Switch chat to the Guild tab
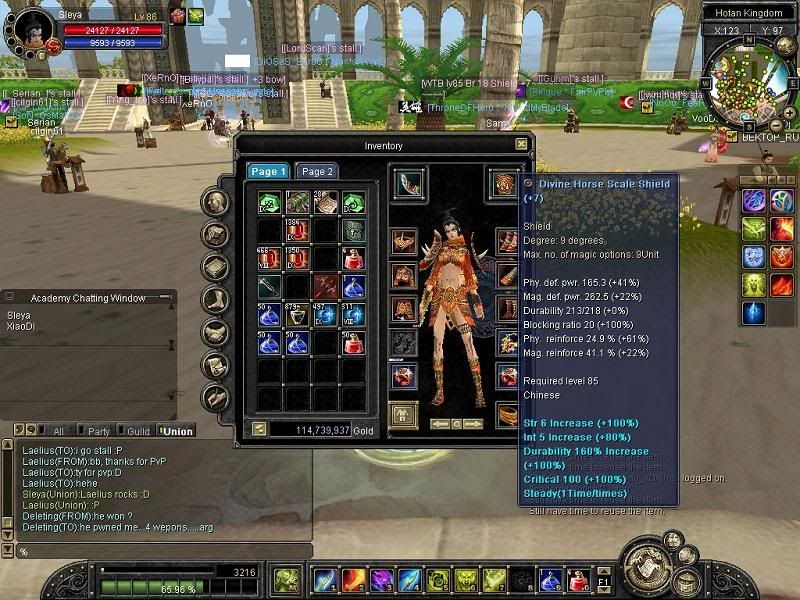 click(x=138, y=431)
